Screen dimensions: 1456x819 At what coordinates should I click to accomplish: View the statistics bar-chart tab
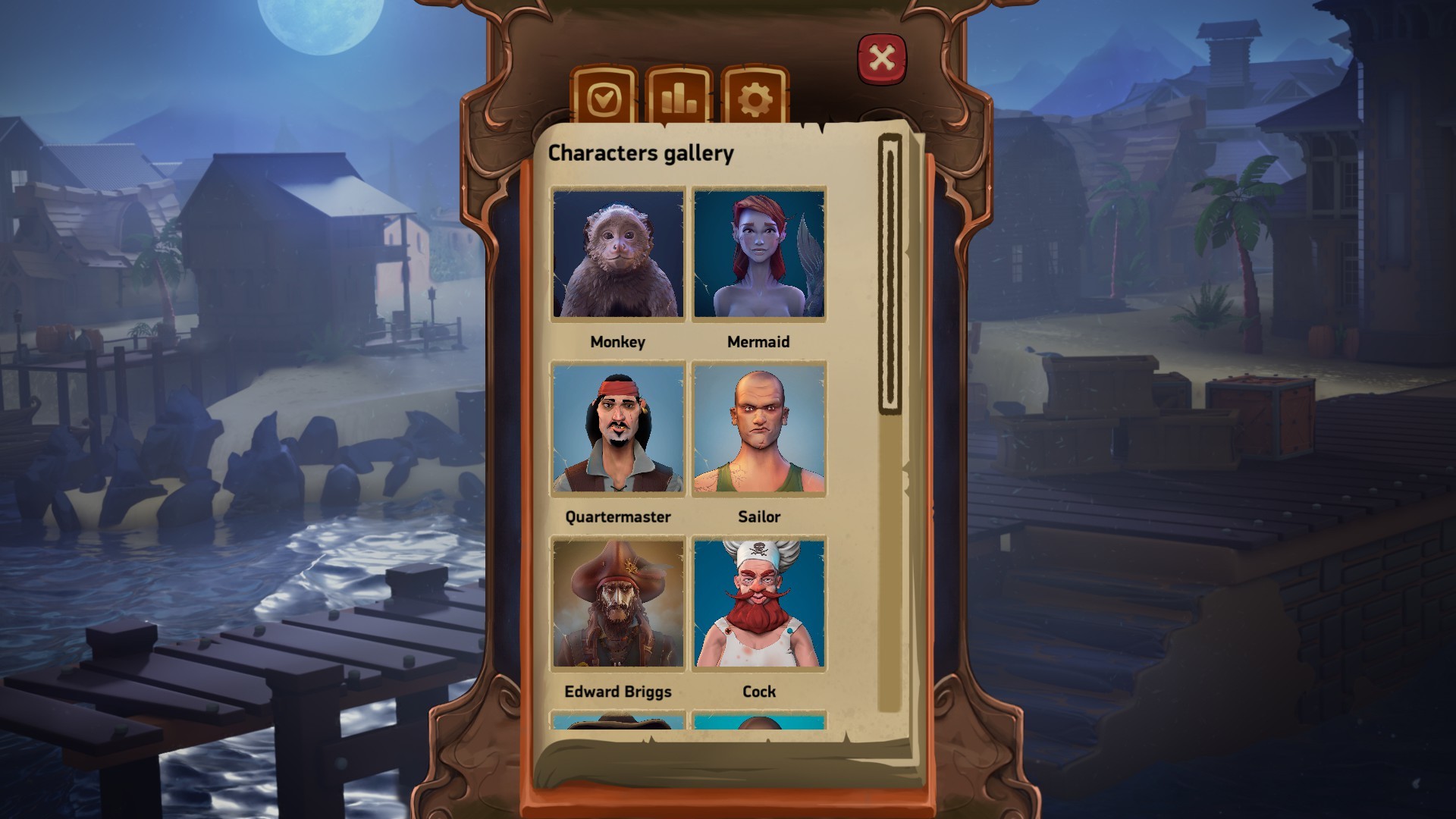pos(679,99)
